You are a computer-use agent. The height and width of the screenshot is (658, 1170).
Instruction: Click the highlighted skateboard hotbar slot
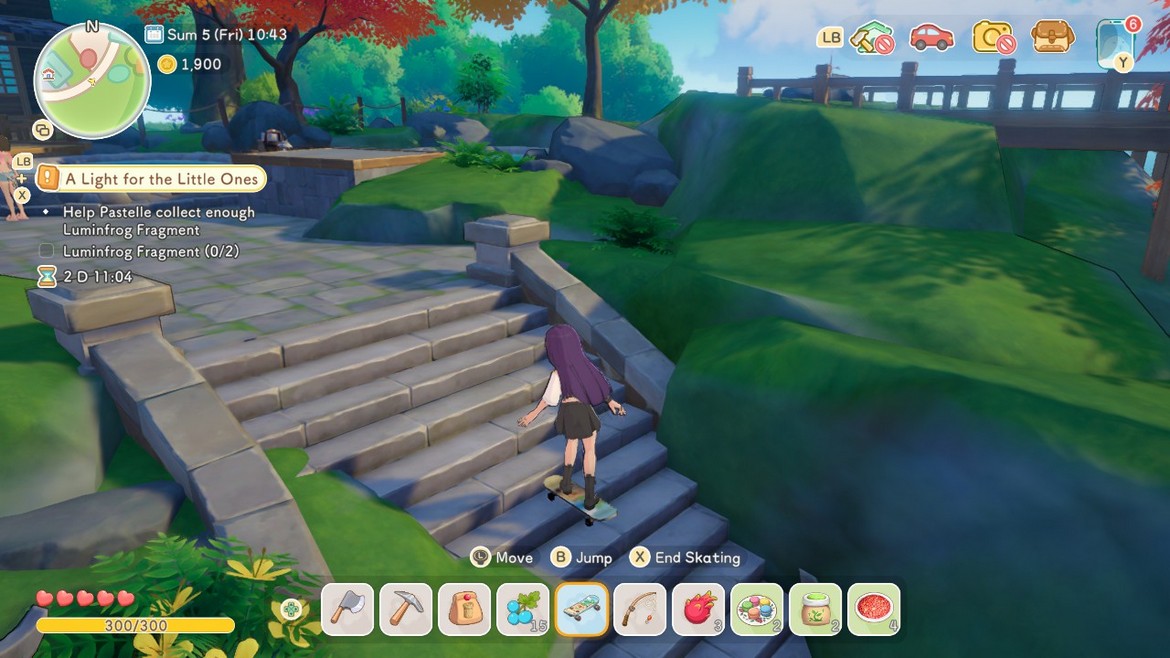pyautogui.click(x=582, y=609)
